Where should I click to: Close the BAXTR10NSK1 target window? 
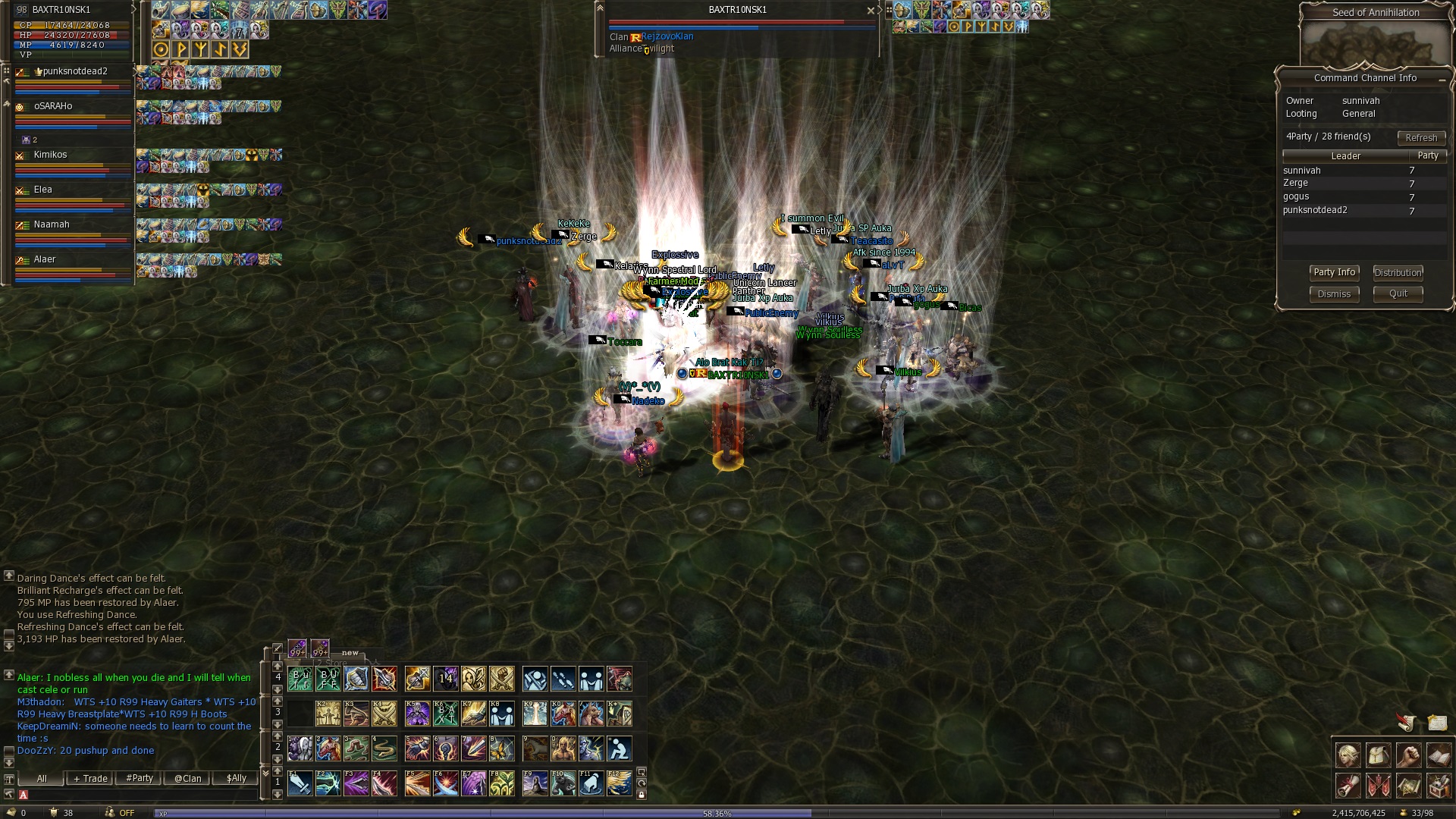[871, 11]
